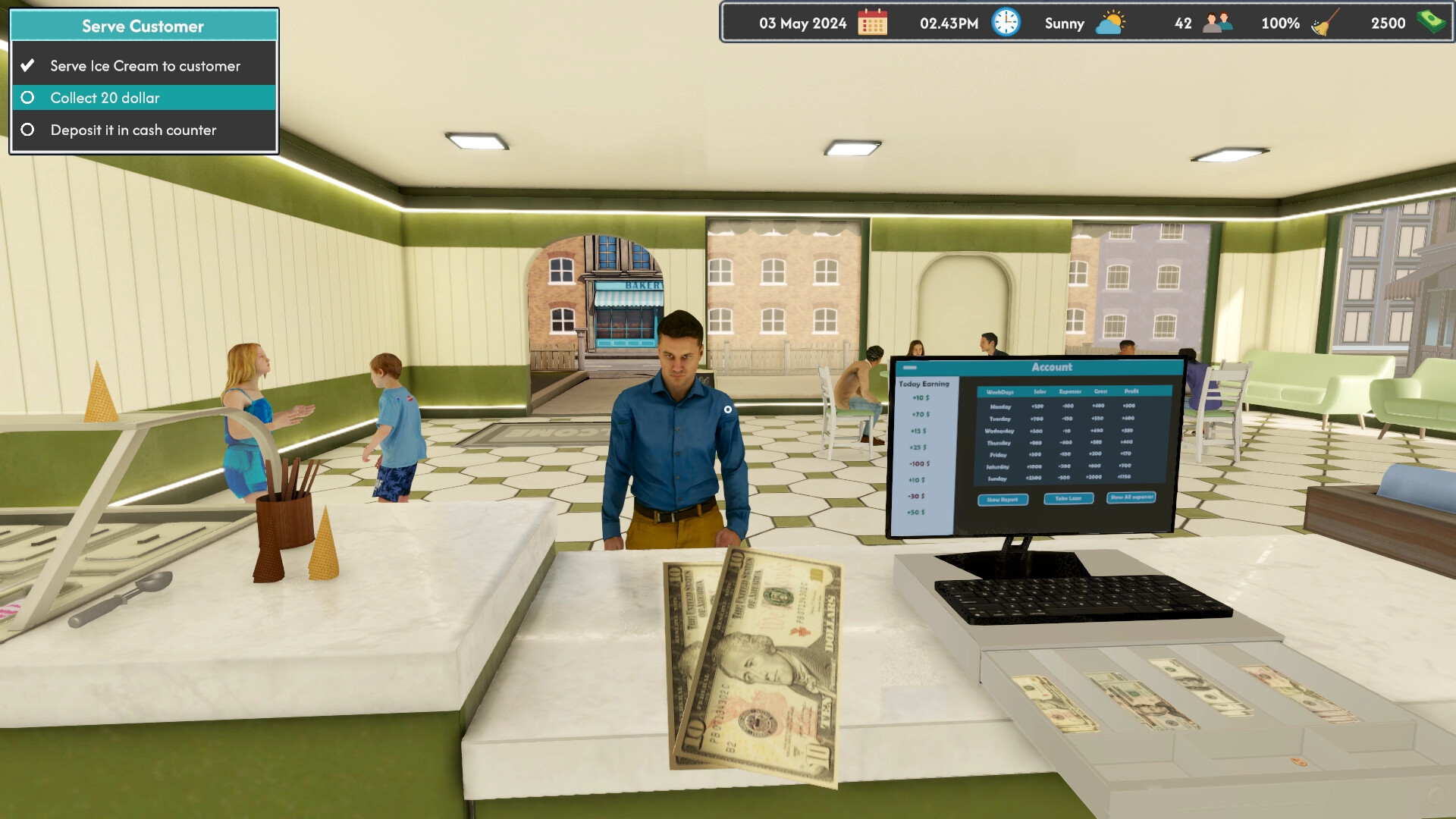
Task: Expand the Today Earning list
Action: [923, 384]
